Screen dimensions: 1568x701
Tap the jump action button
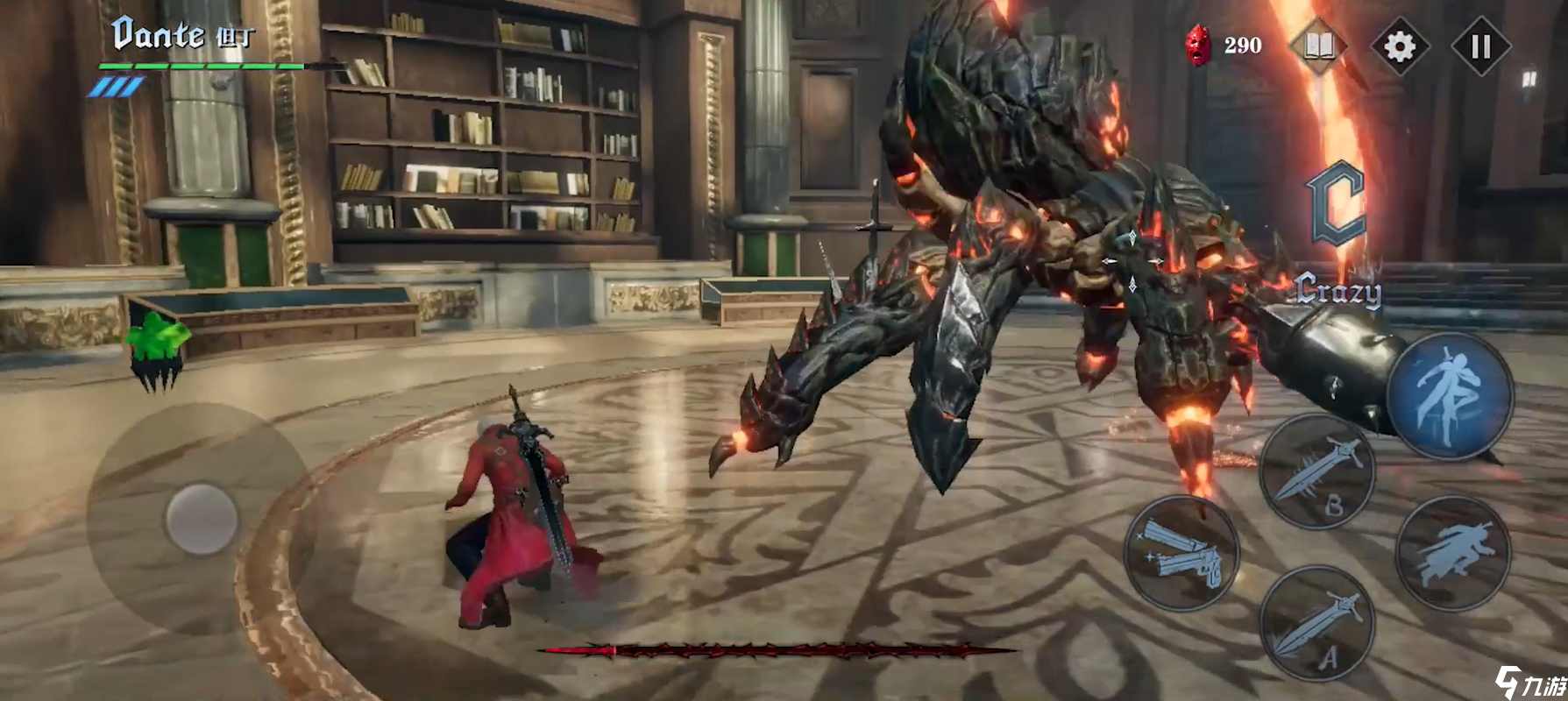1450,396
